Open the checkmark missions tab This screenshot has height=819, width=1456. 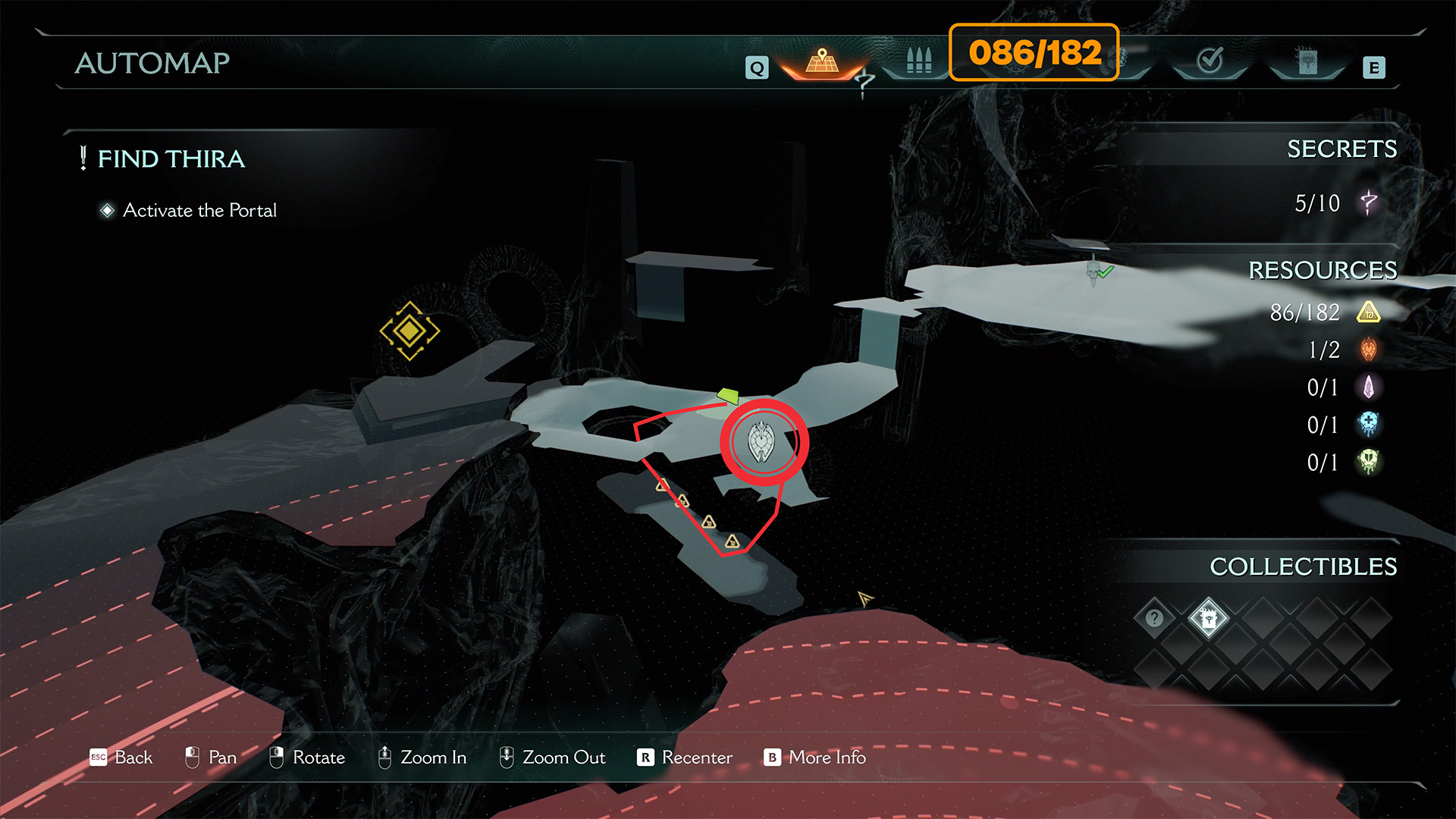tap(1210, 61)
